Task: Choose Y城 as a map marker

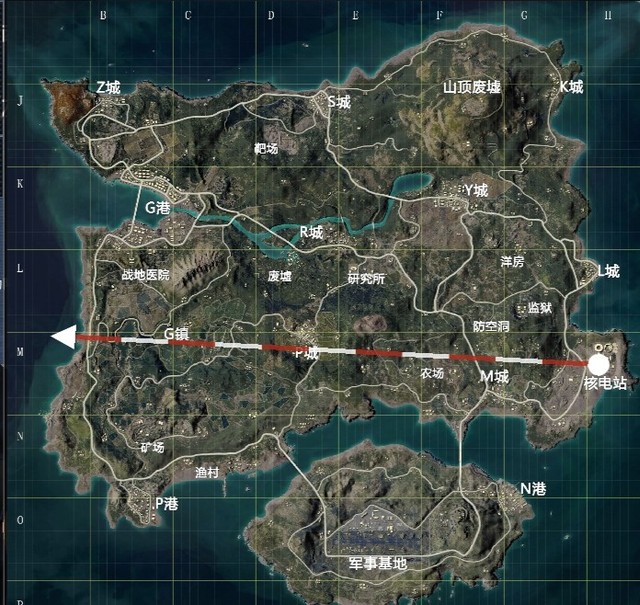Action: 476,190
